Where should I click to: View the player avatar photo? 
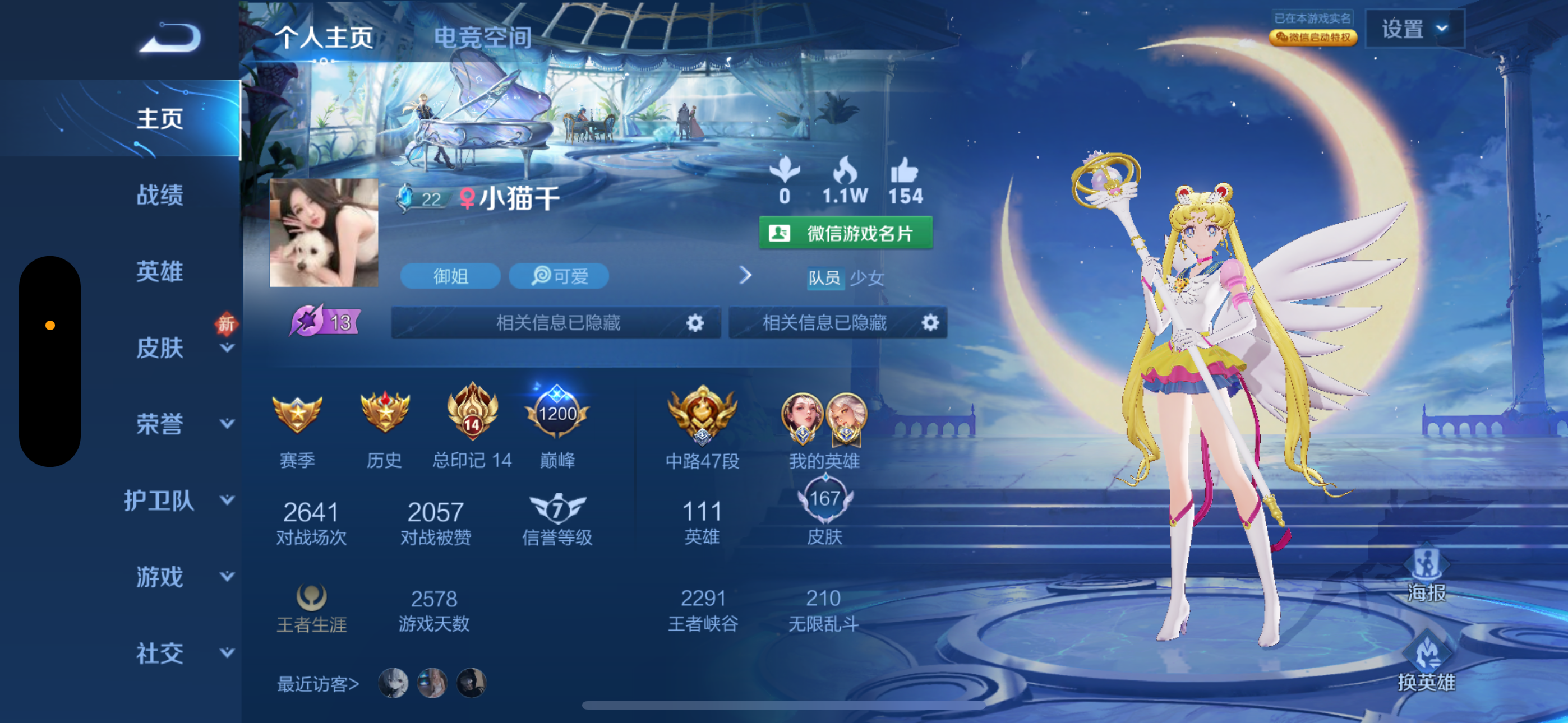click(324, 233)
